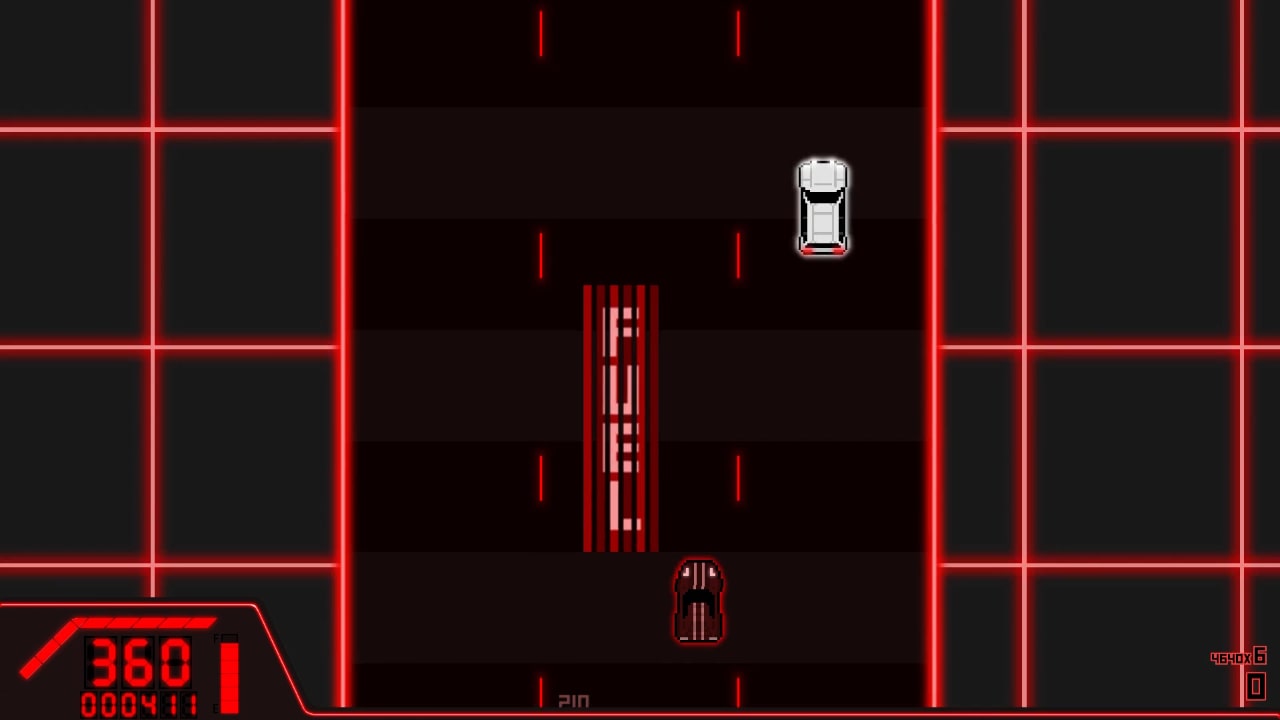Viewport: 1280px width, 720px height.
Task: Click the PIN label at the bottom
Action: (x=574, y=699)
